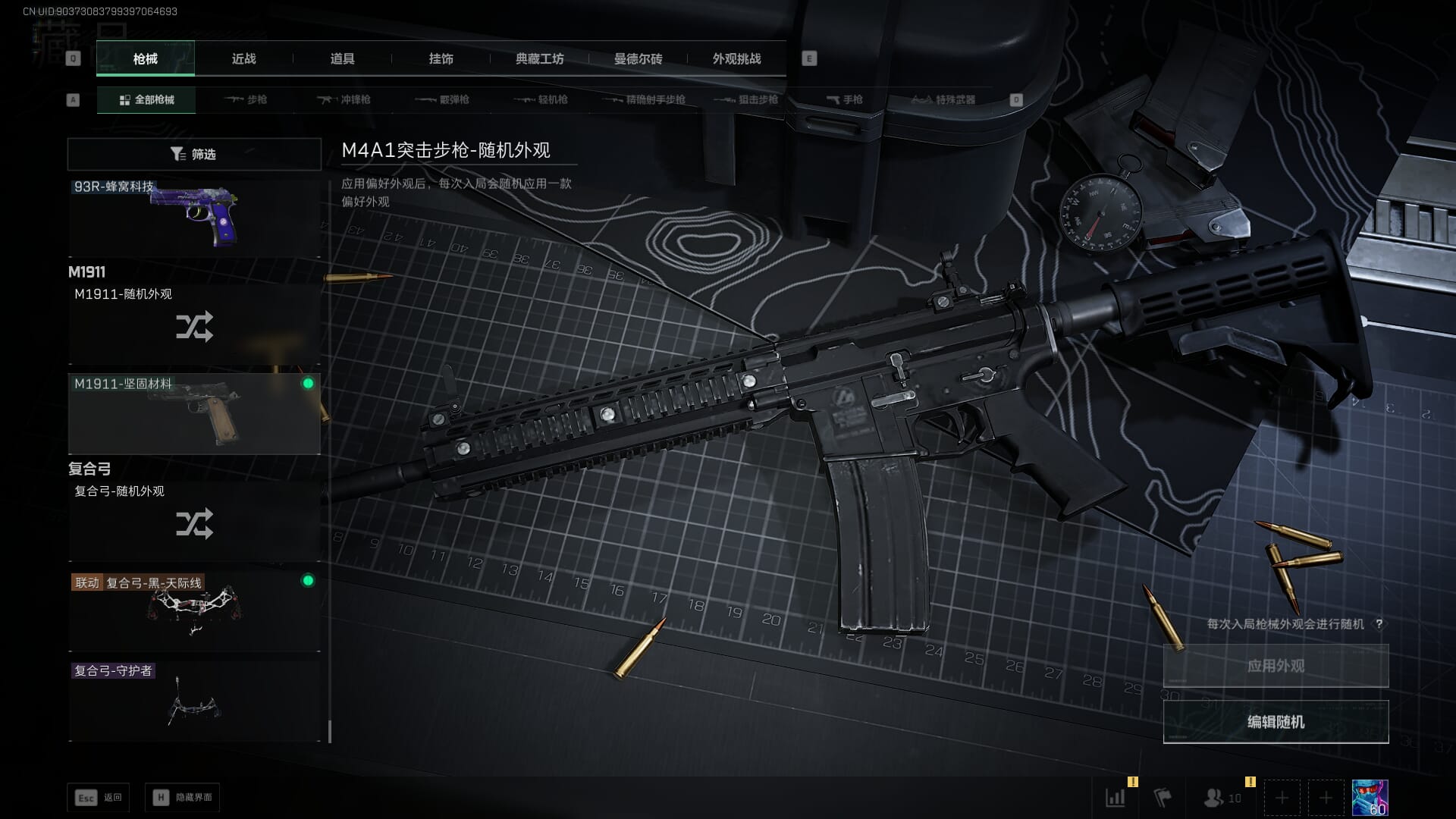1456x819 pixels.
Task: Open the 筛选 filter button
Action: pyautogui.click(x=194, y=154)
